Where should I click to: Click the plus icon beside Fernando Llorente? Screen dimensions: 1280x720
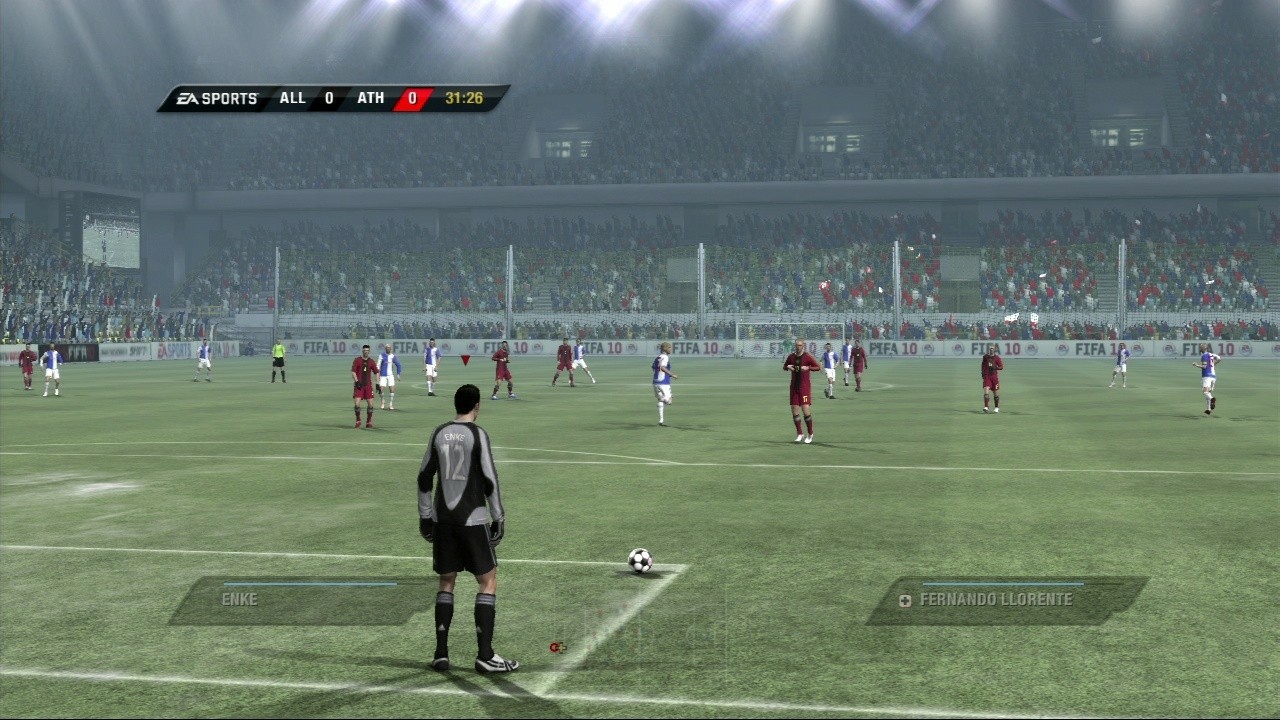coord(903,600)
